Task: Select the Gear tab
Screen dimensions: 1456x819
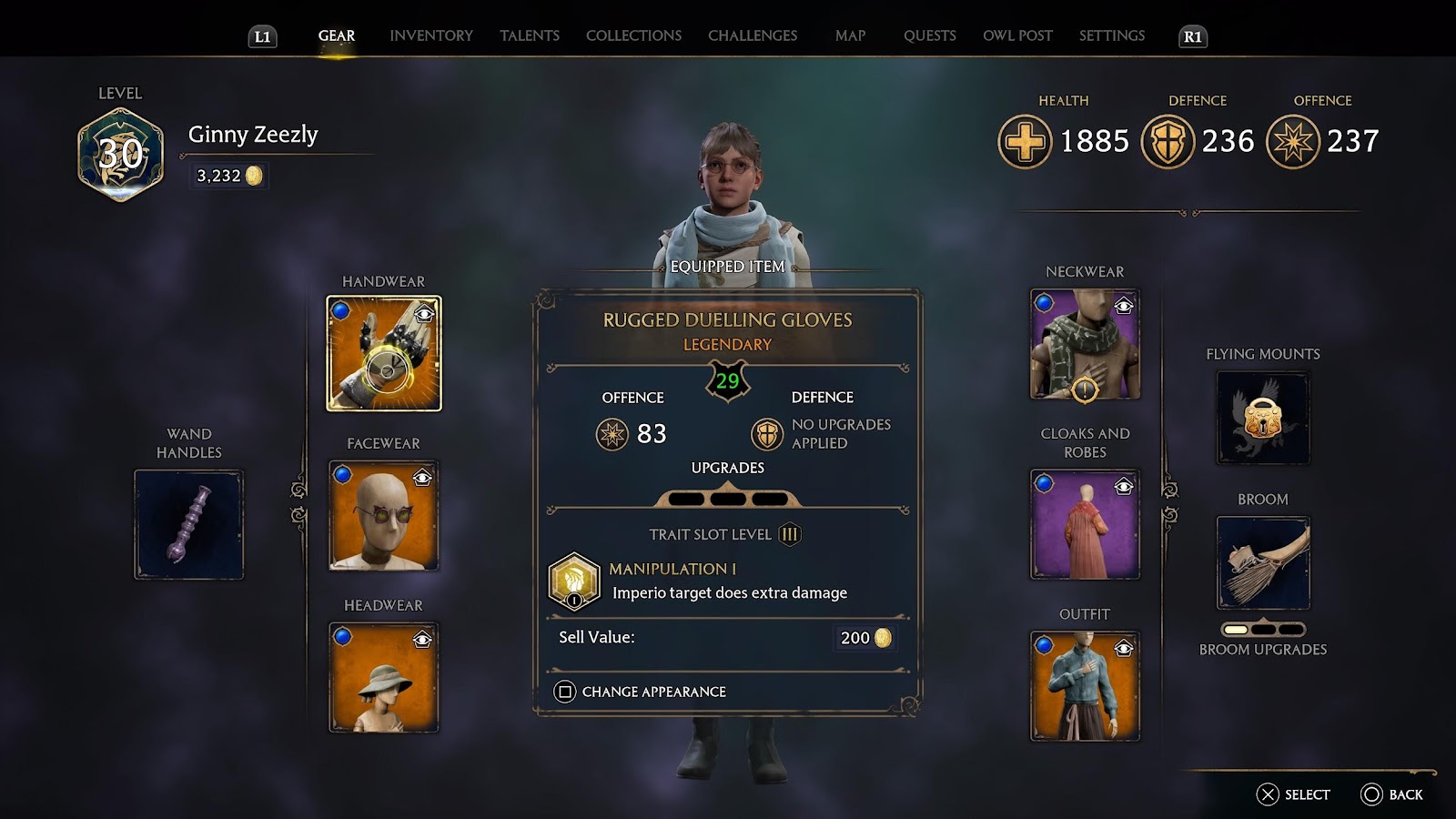Action: 337,35
